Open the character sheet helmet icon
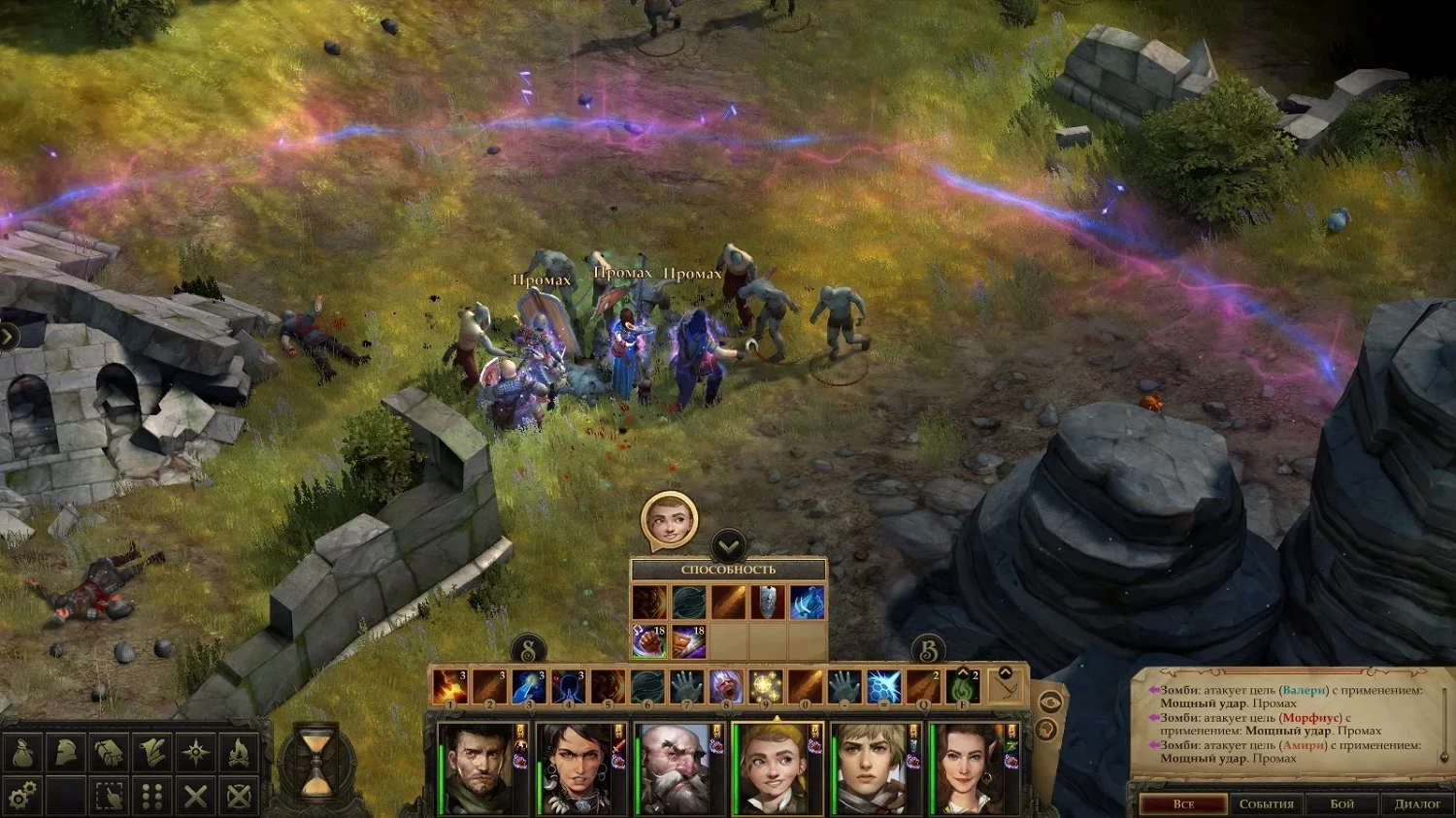 (65, 752)
